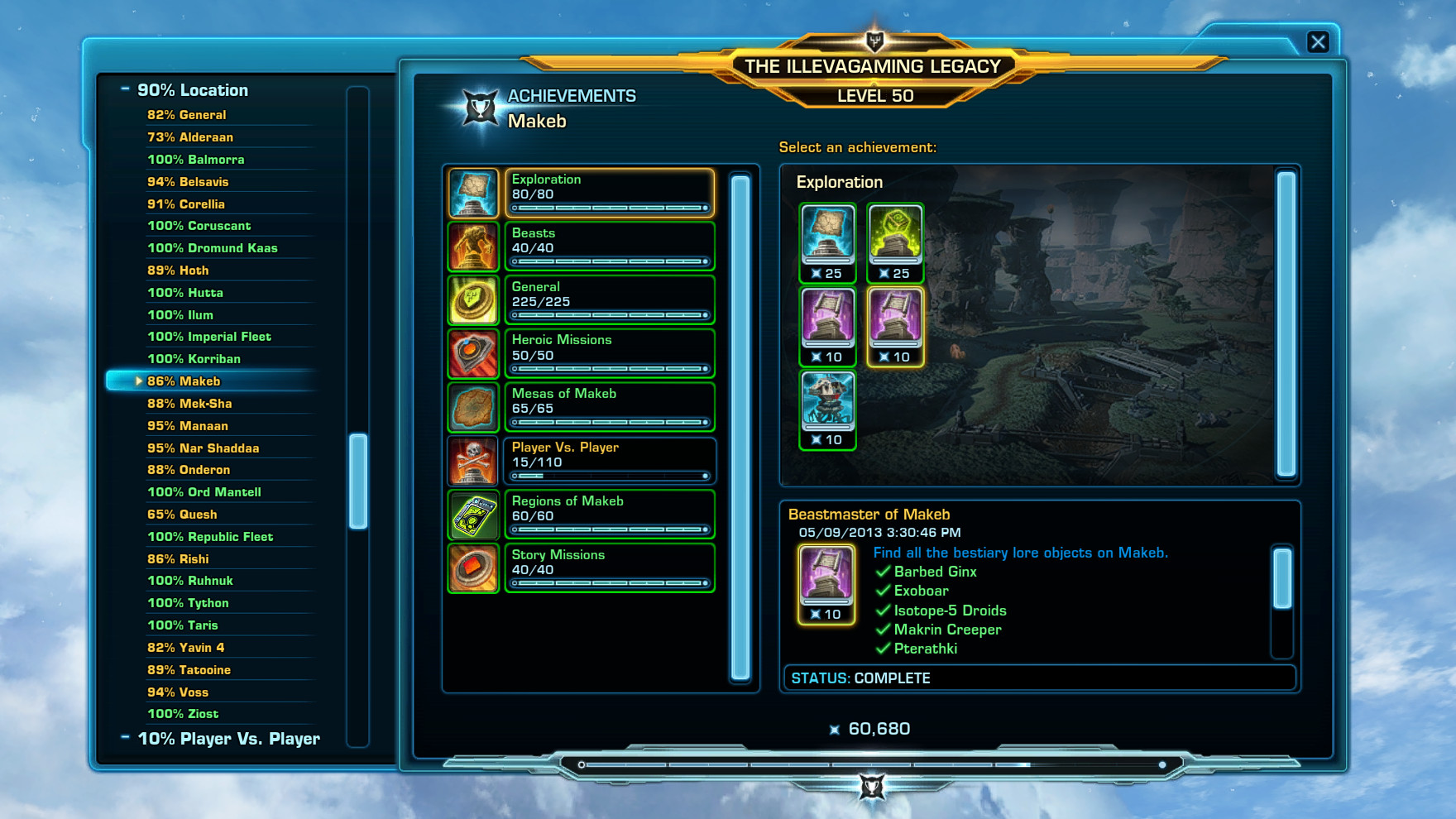Open the Mesas of Makeb map icon
1456x819 pixels.
click(473, 408)
